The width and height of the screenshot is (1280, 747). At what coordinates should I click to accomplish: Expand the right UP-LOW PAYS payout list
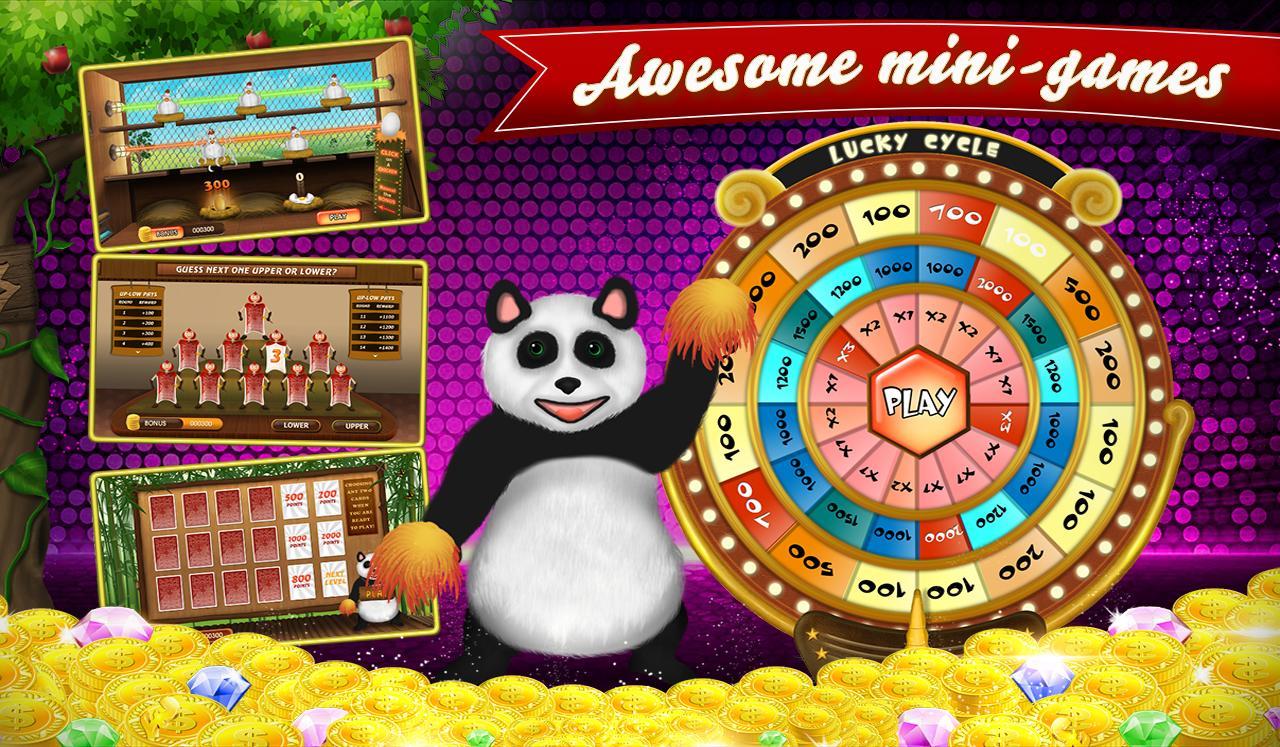click(375, 355)
